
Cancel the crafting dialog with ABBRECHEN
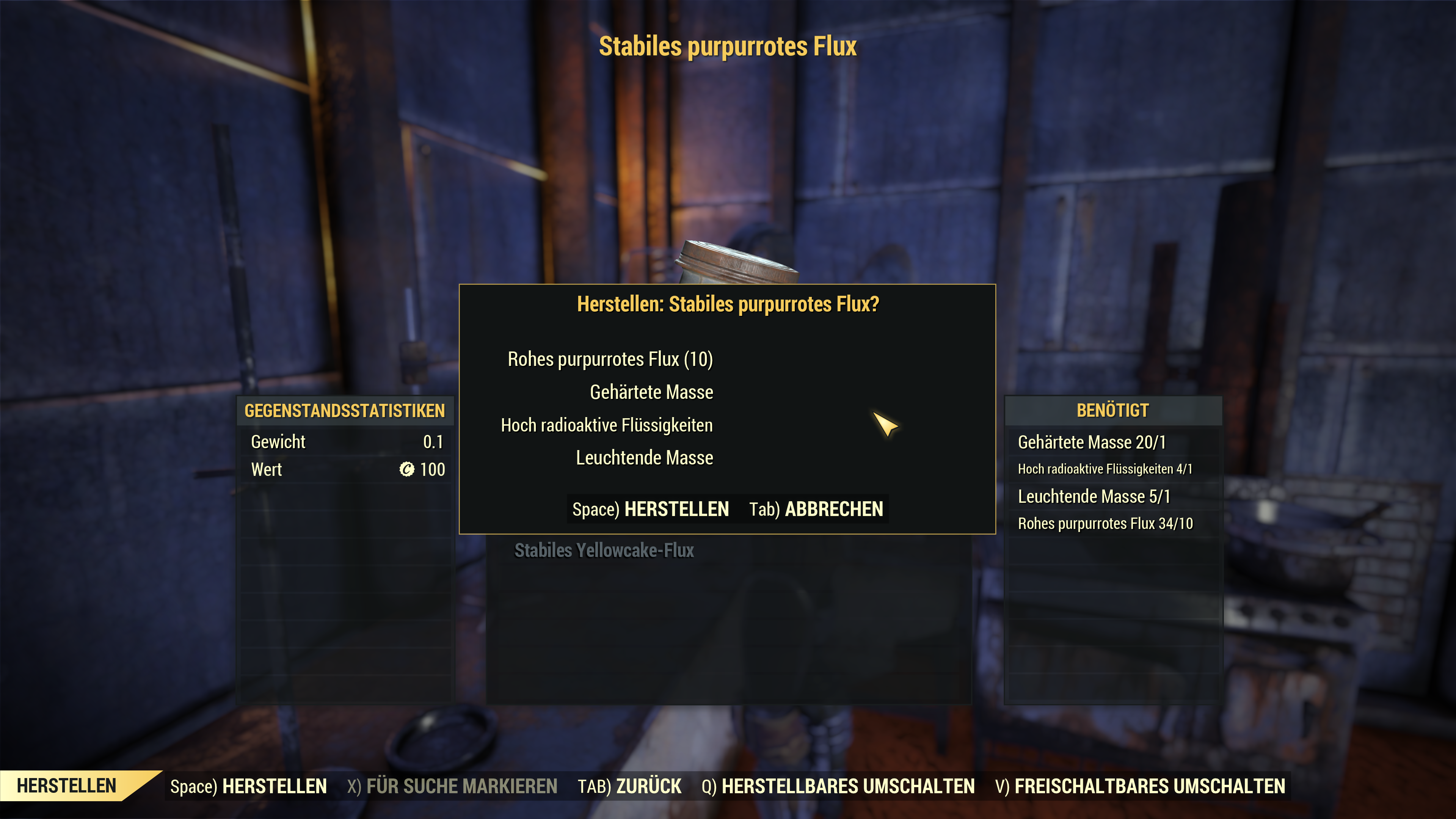tap(816, 509)
